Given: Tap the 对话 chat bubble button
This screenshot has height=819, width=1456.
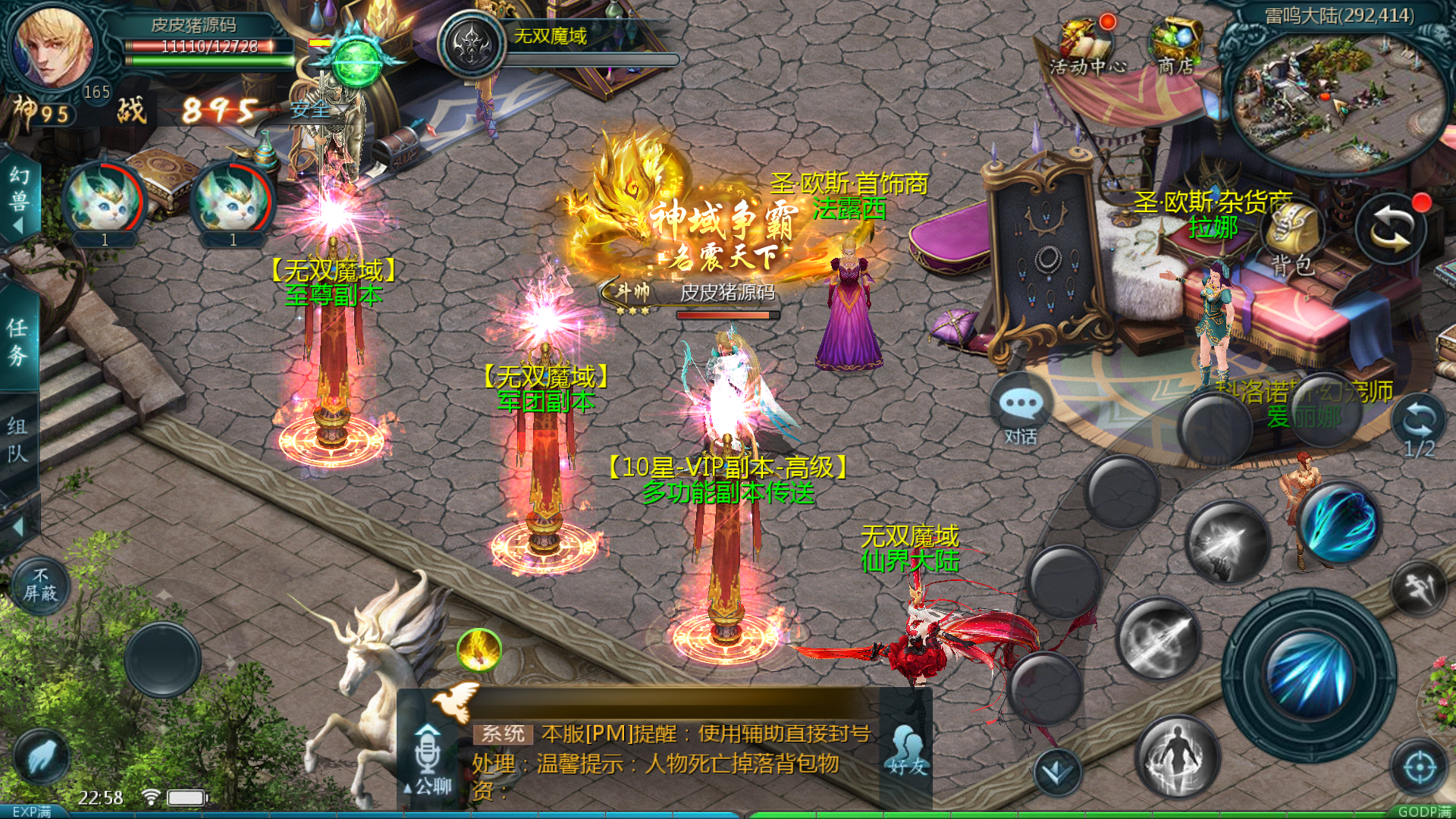Looking at the screenshot, I should 1021,413.
